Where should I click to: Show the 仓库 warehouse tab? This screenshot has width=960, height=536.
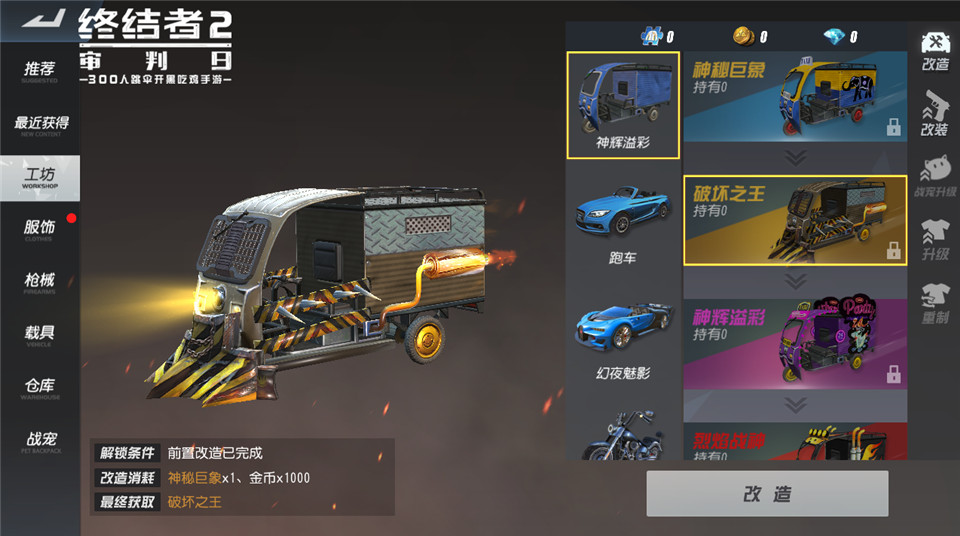[x=40, y=388]
